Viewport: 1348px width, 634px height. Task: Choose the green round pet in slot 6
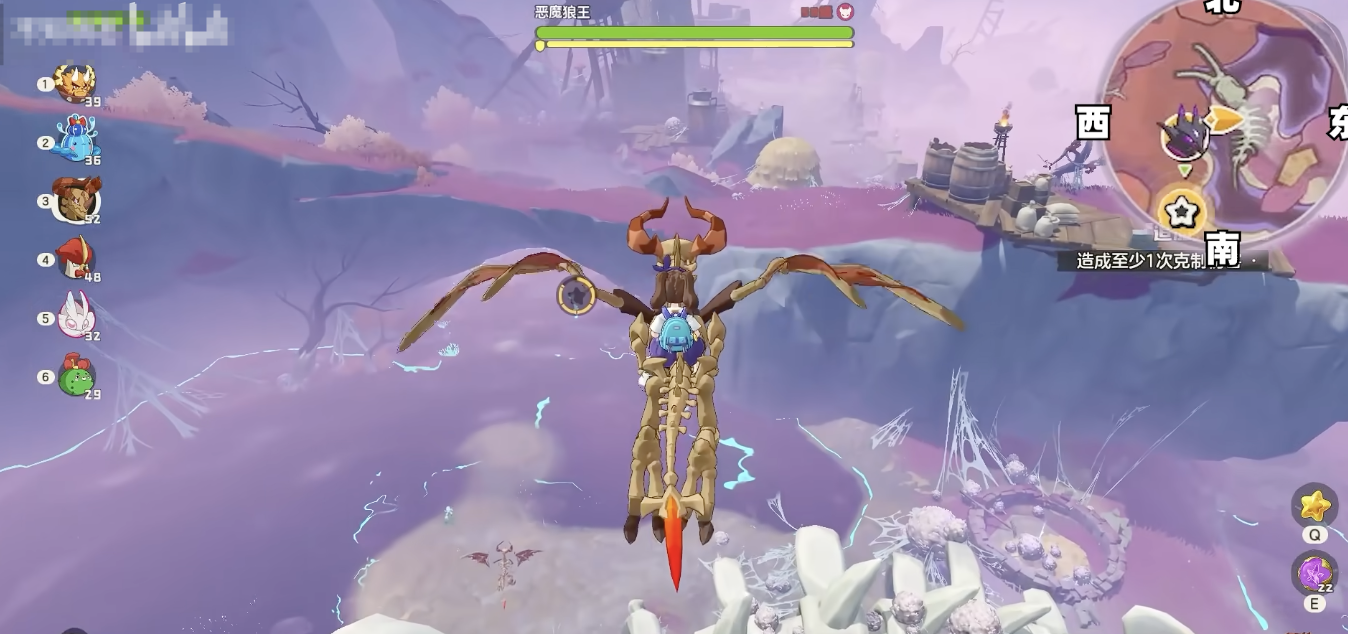(x=76, y=375)
